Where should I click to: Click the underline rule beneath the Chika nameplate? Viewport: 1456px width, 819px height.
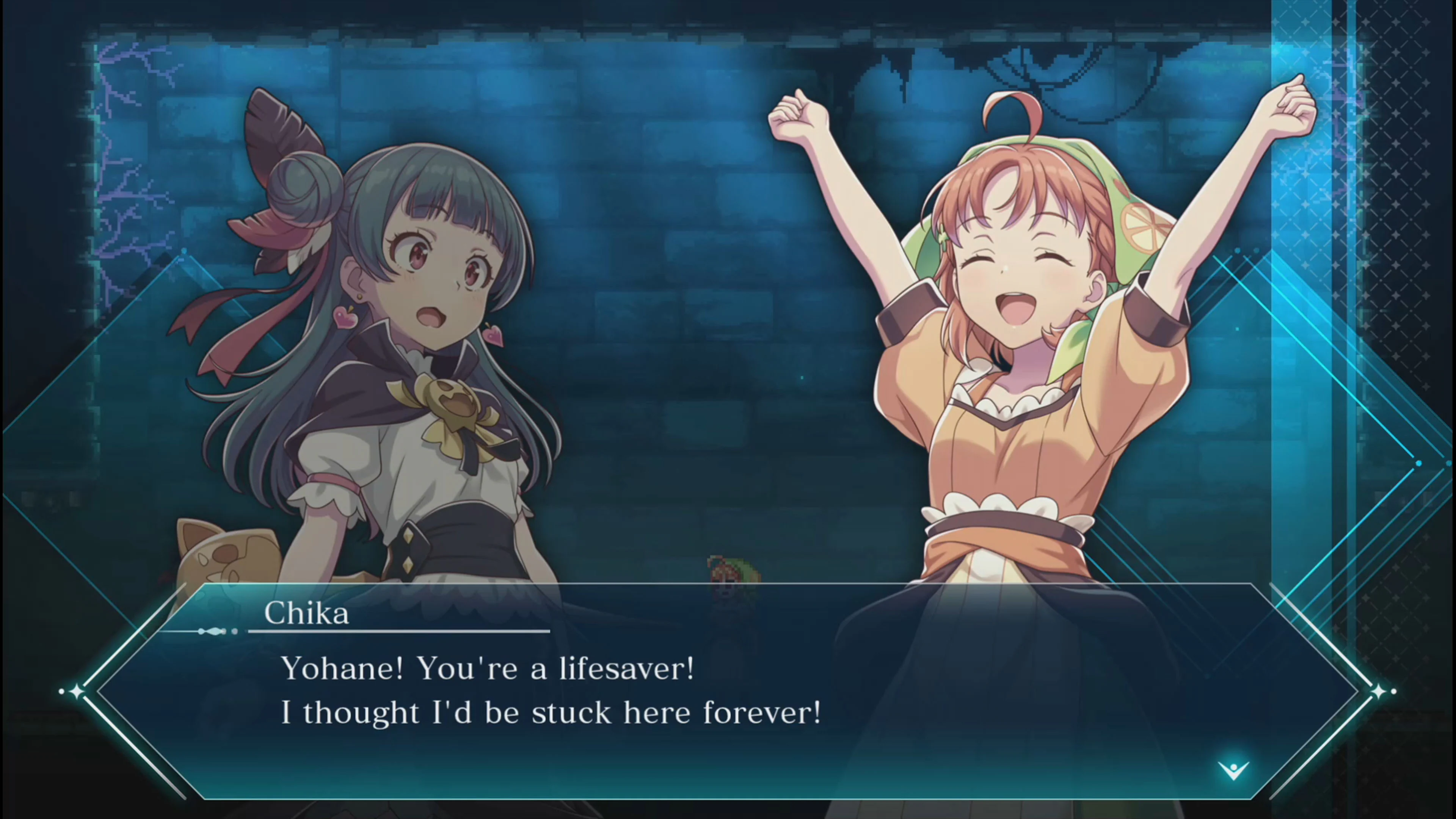[x=395, y=631]
